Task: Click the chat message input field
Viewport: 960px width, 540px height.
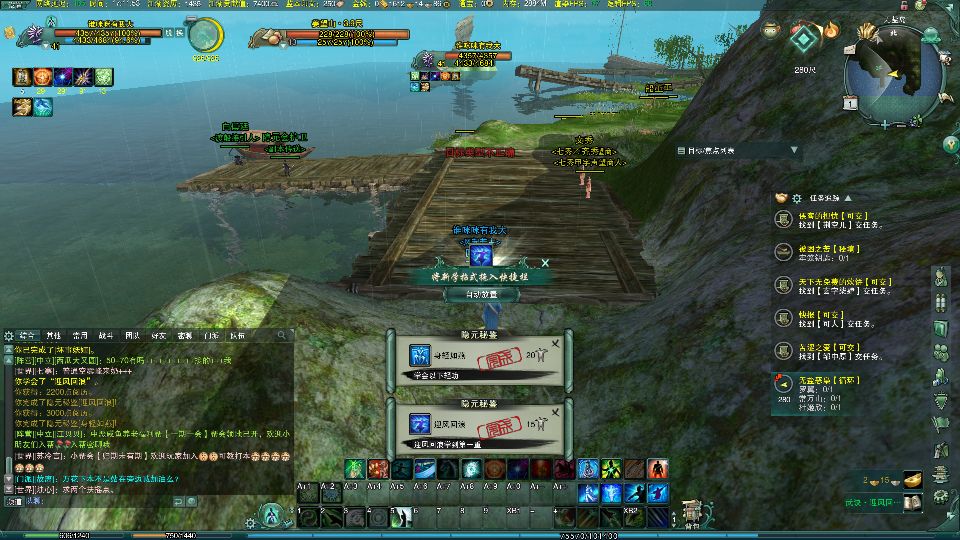Action: (150, 500)
